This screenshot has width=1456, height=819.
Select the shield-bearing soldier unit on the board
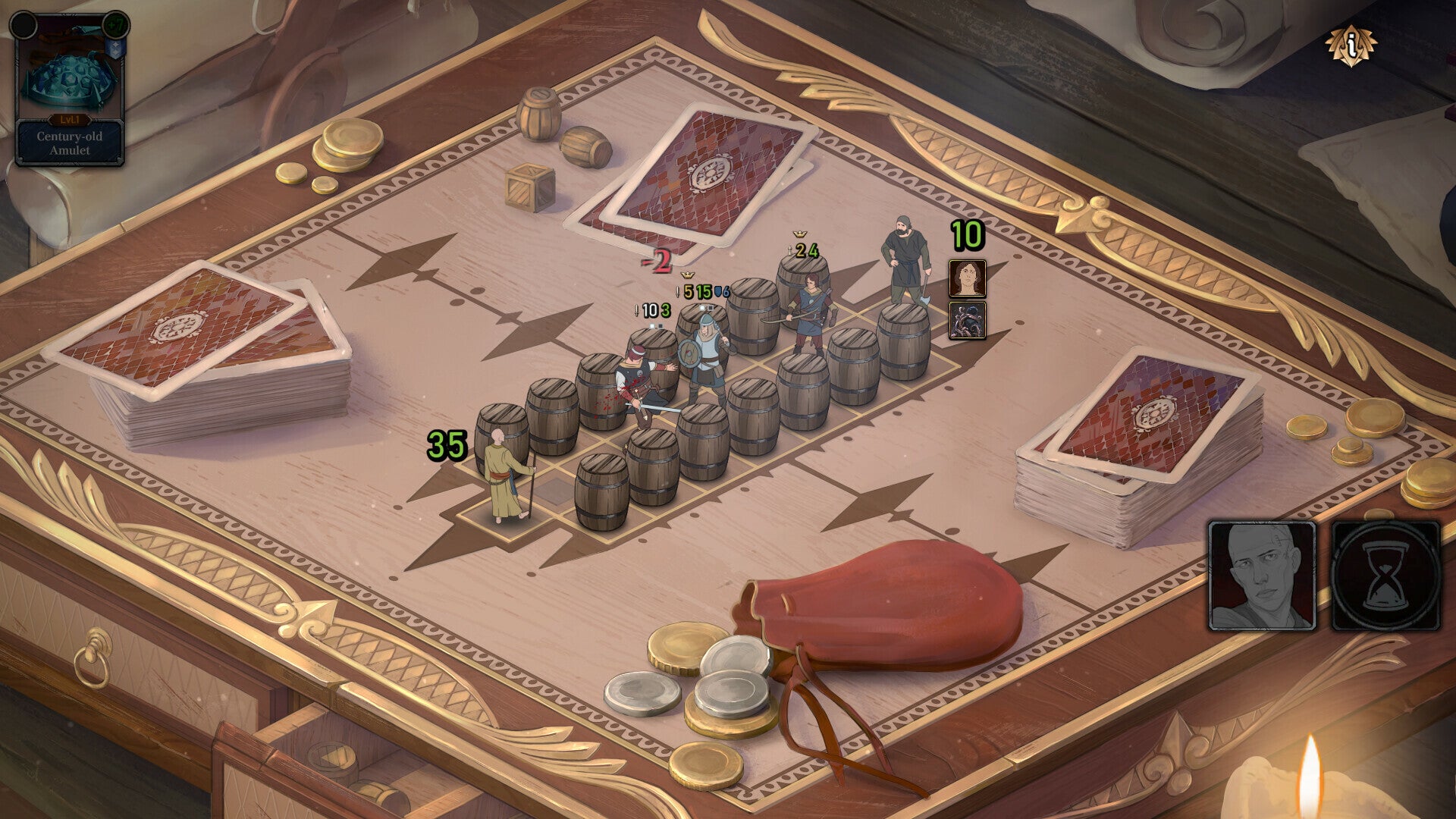tap(705, 359)
